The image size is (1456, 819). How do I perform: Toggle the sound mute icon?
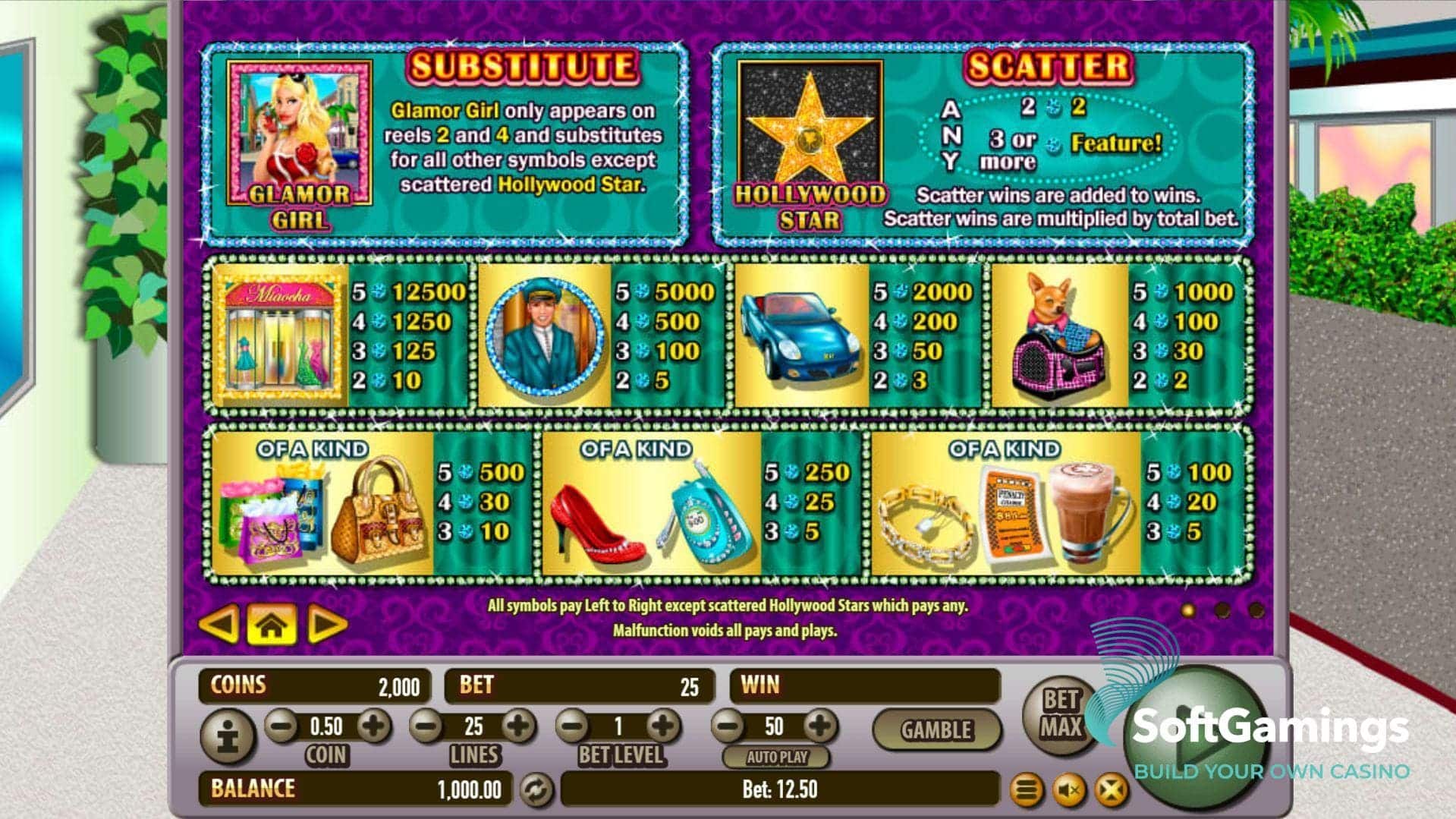click(1069, 791)
